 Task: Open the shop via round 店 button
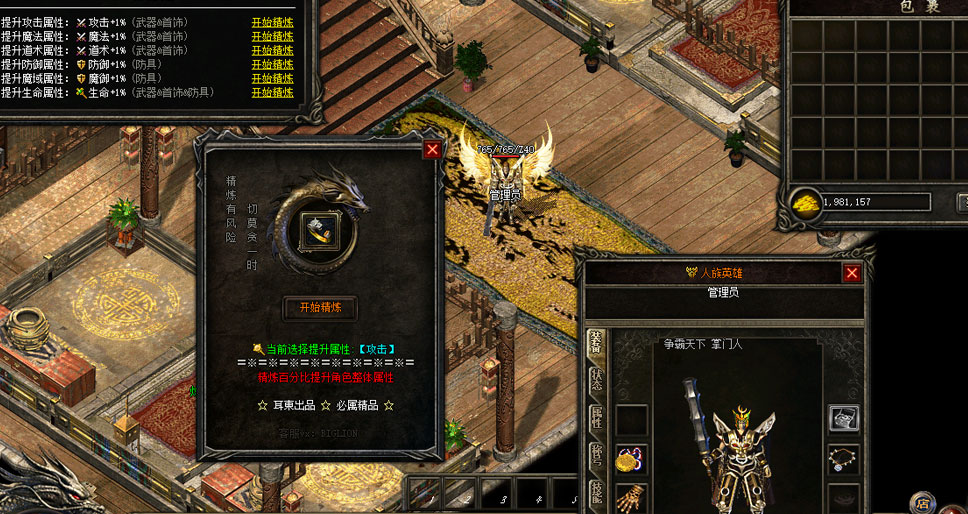coord(921,503)
